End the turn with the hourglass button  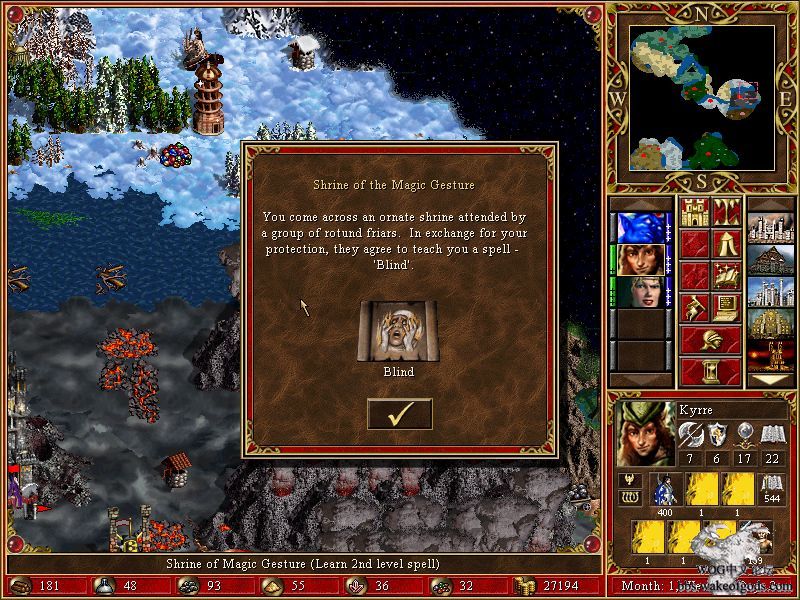[x=711, y=371]
